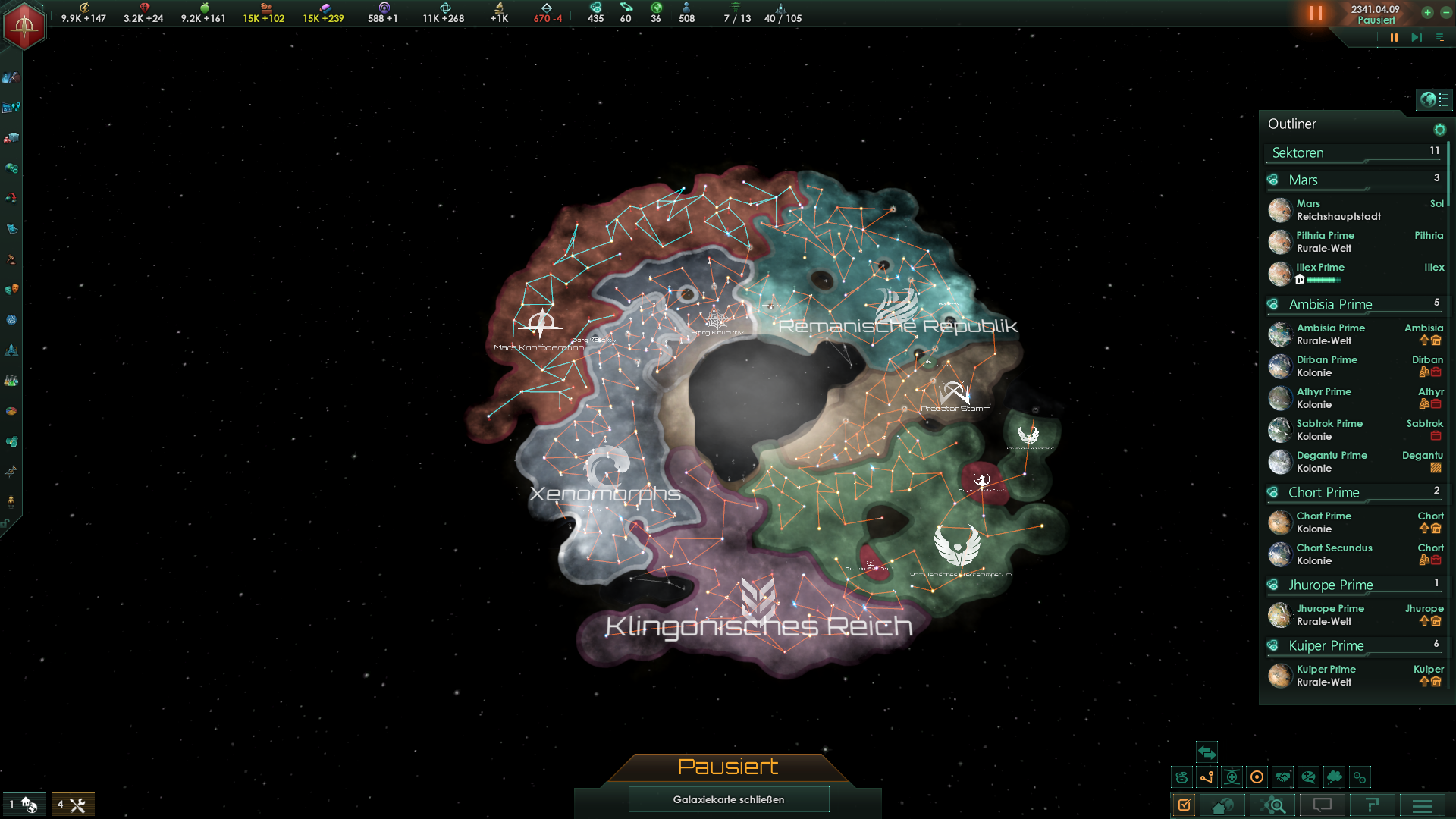
Task: Open the main menu hamburger button
Action: (x=1423, y=805)
